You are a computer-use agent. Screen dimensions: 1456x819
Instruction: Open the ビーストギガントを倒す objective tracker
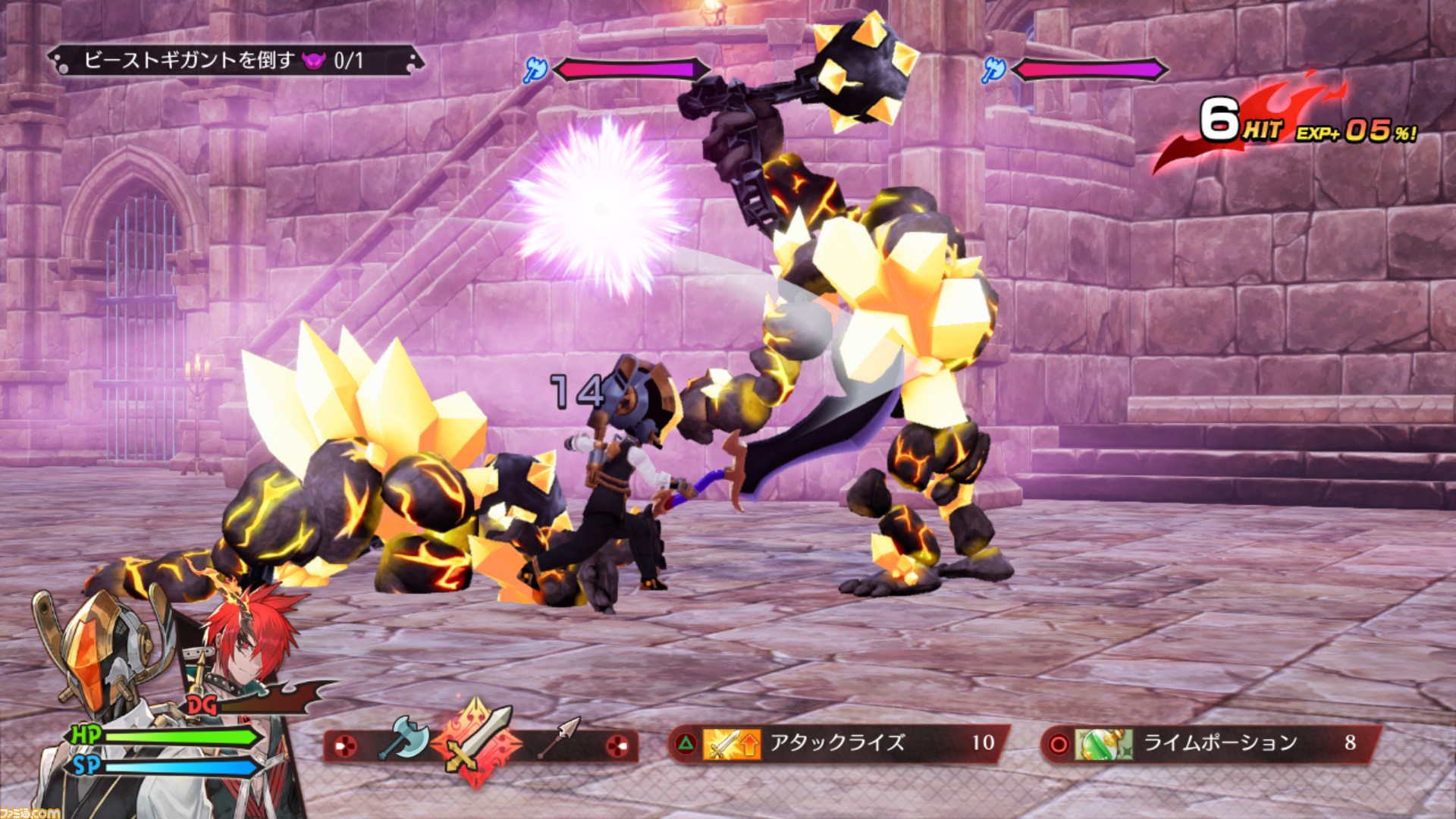[x=235, y=61]
